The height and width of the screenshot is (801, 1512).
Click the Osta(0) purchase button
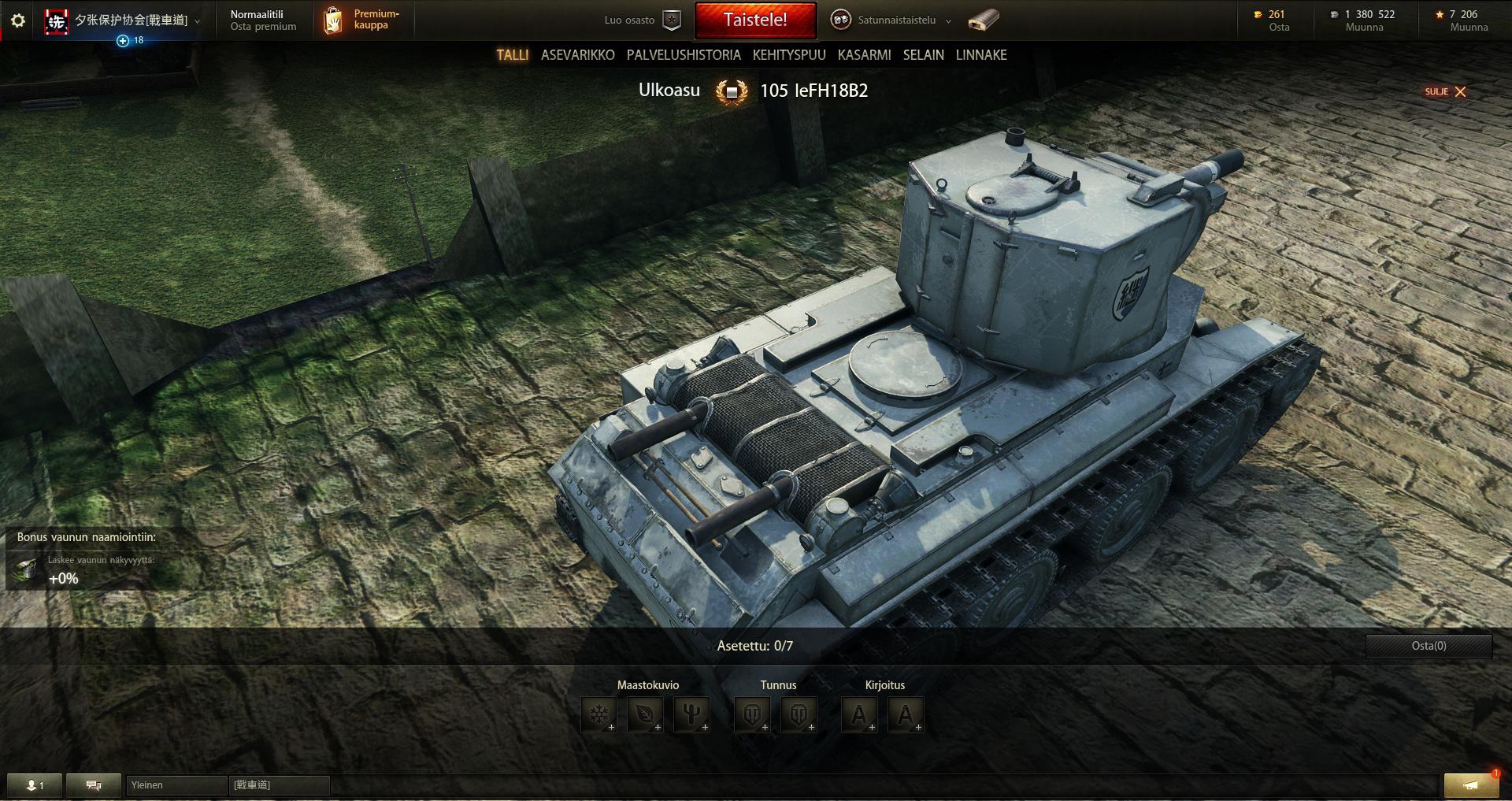tap(1429, 646)
